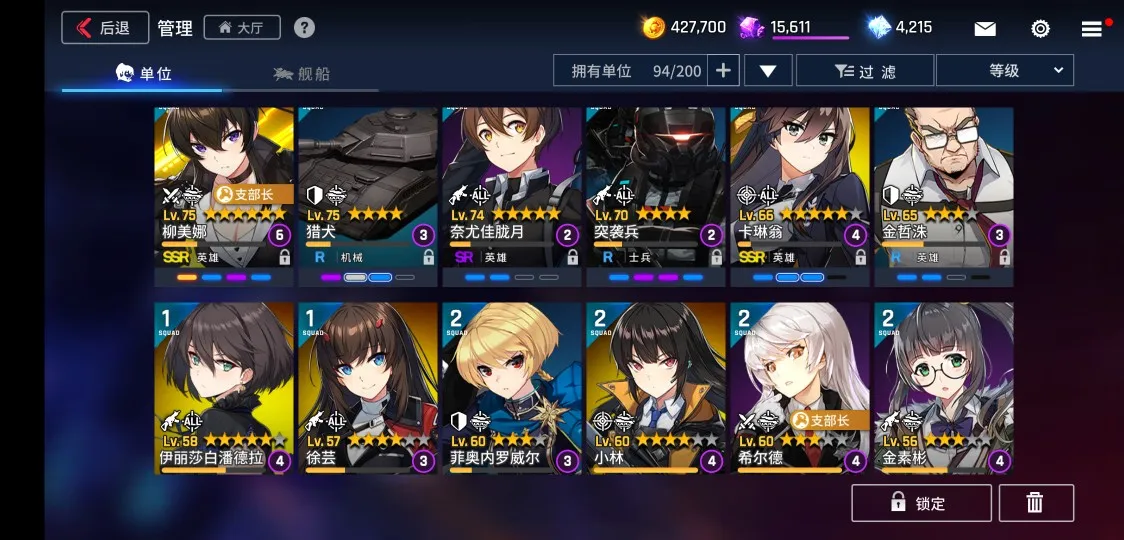Viewport: 1124px width, 540px height.
Task: Return to the 大厅 lobby
Action: tap(242, 28)
